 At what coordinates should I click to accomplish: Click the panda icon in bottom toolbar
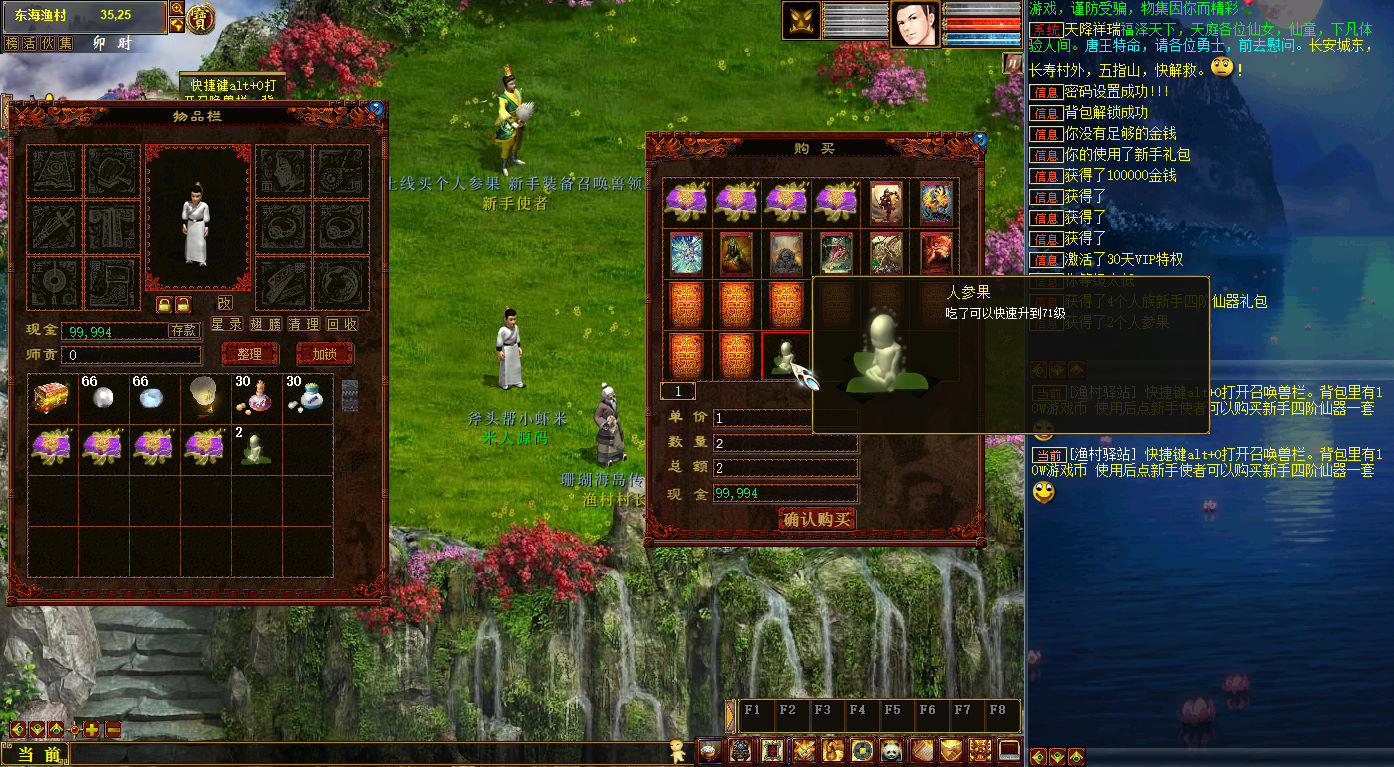[x=892, y=750]
